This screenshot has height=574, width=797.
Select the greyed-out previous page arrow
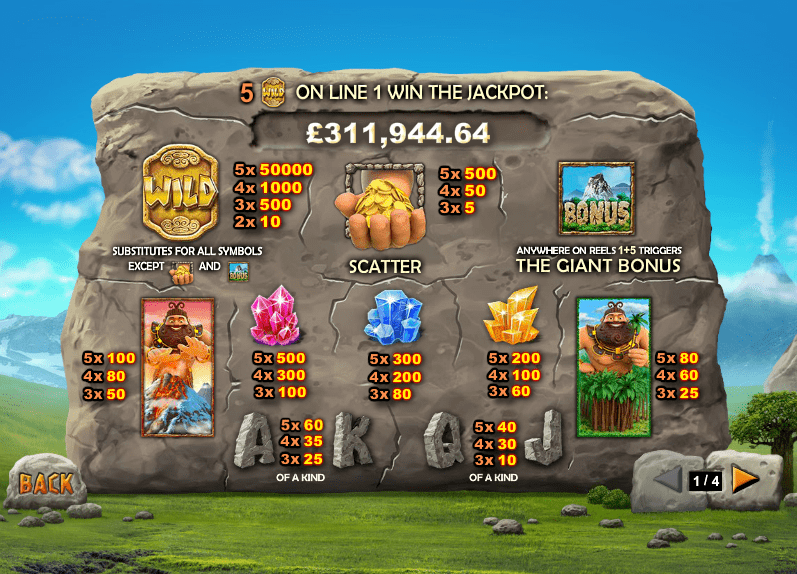click(x=667, y=480)
